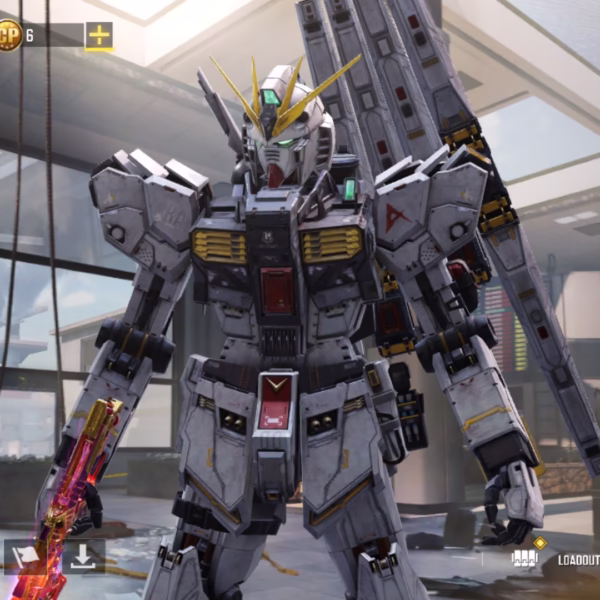
Task: Open the download icon button
Action: coord(83,557)
